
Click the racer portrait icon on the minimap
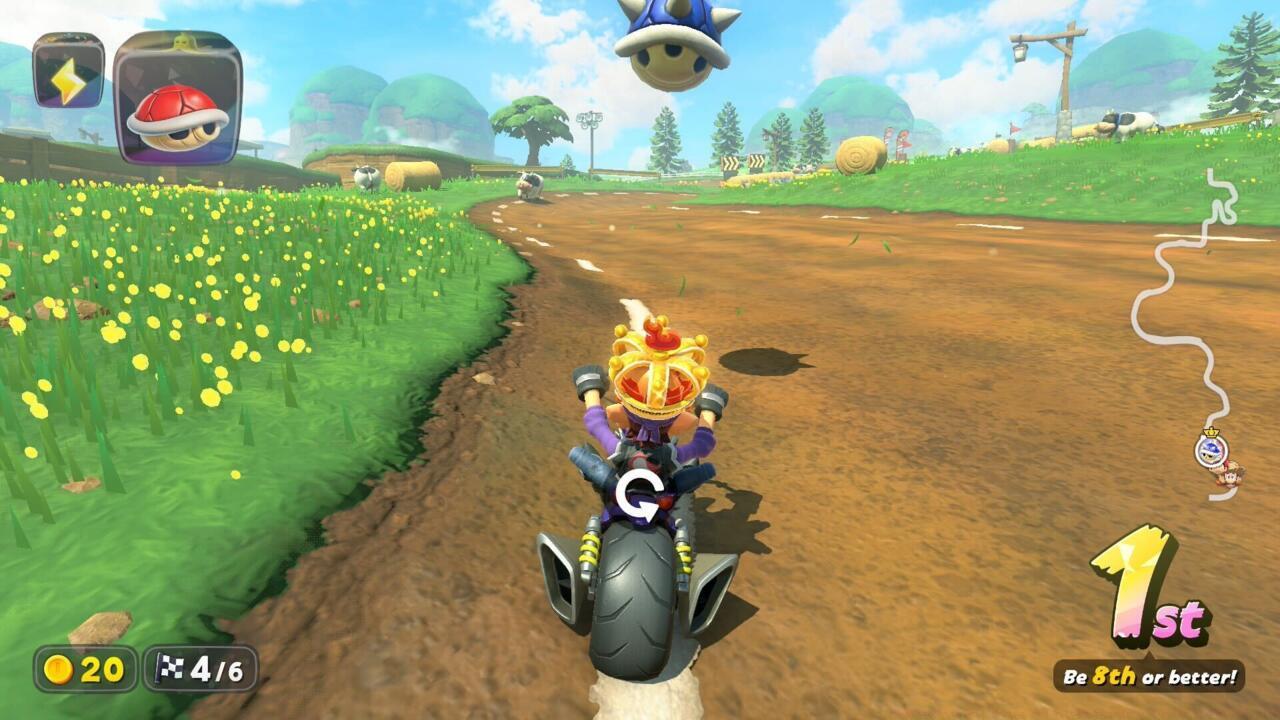1230,473
